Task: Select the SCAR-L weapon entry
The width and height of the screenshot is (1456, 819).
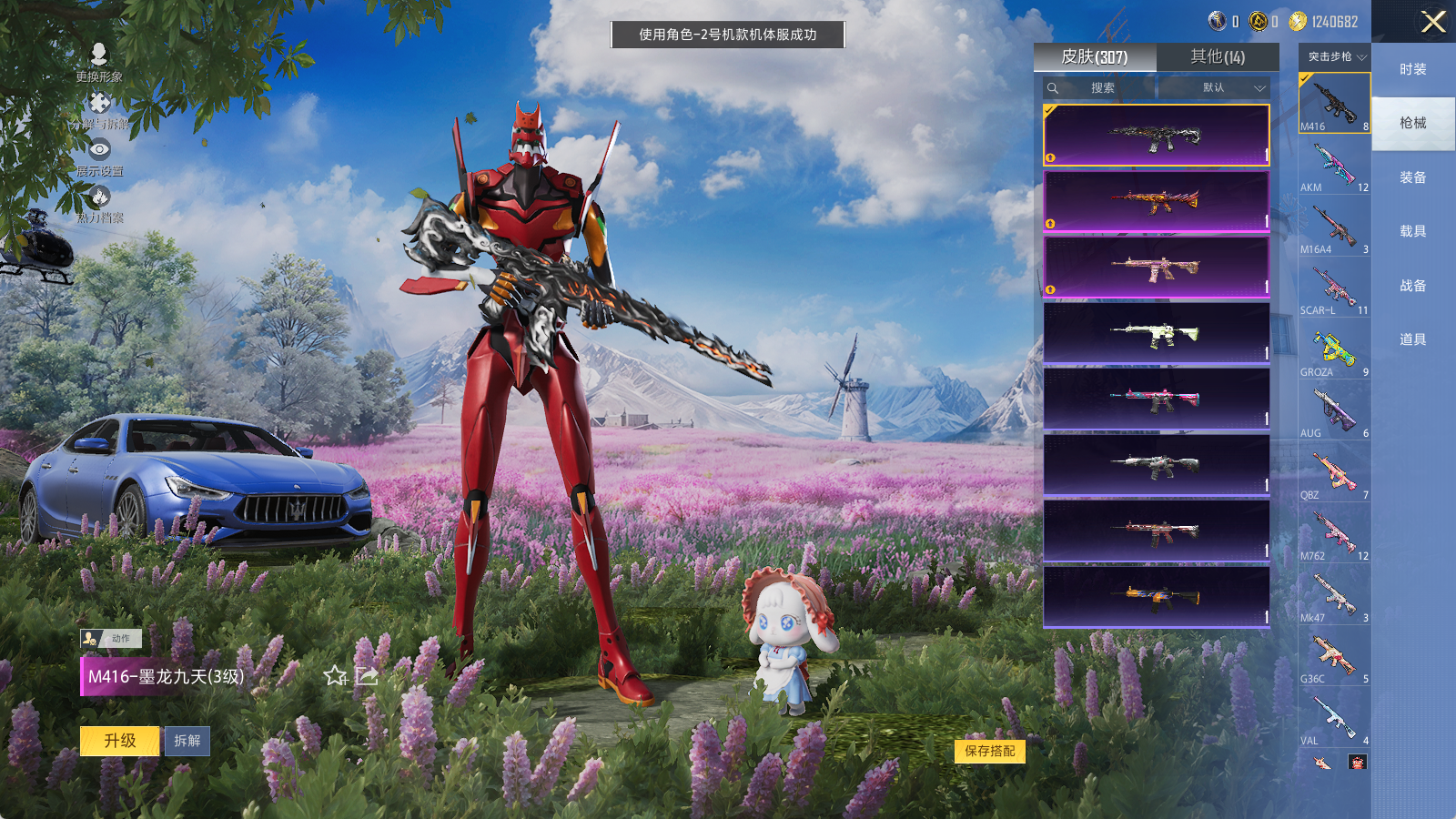Action: click(x=1334, y=288)
